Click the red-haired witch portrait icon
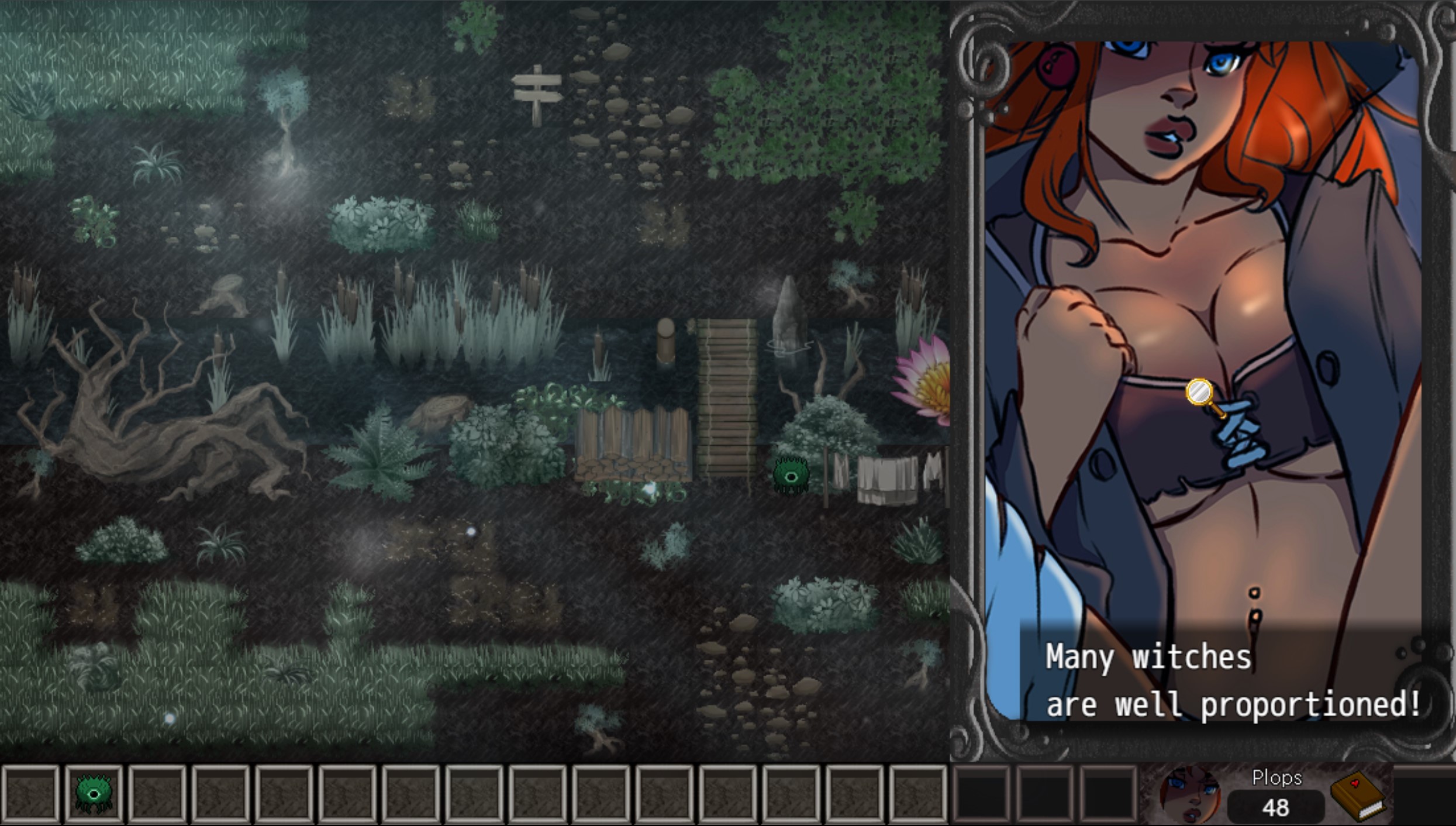The image size is (1456, 826). pyautogui.click(x=1189, y=794)
